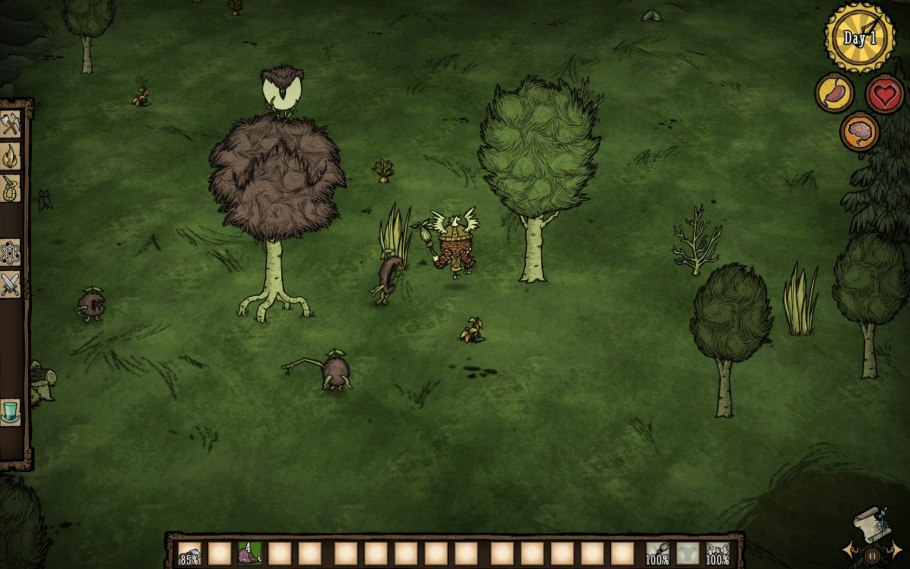Click the equipped hand-slot item
This screenshot has width=910, height=569.
(x=657, y=553)
